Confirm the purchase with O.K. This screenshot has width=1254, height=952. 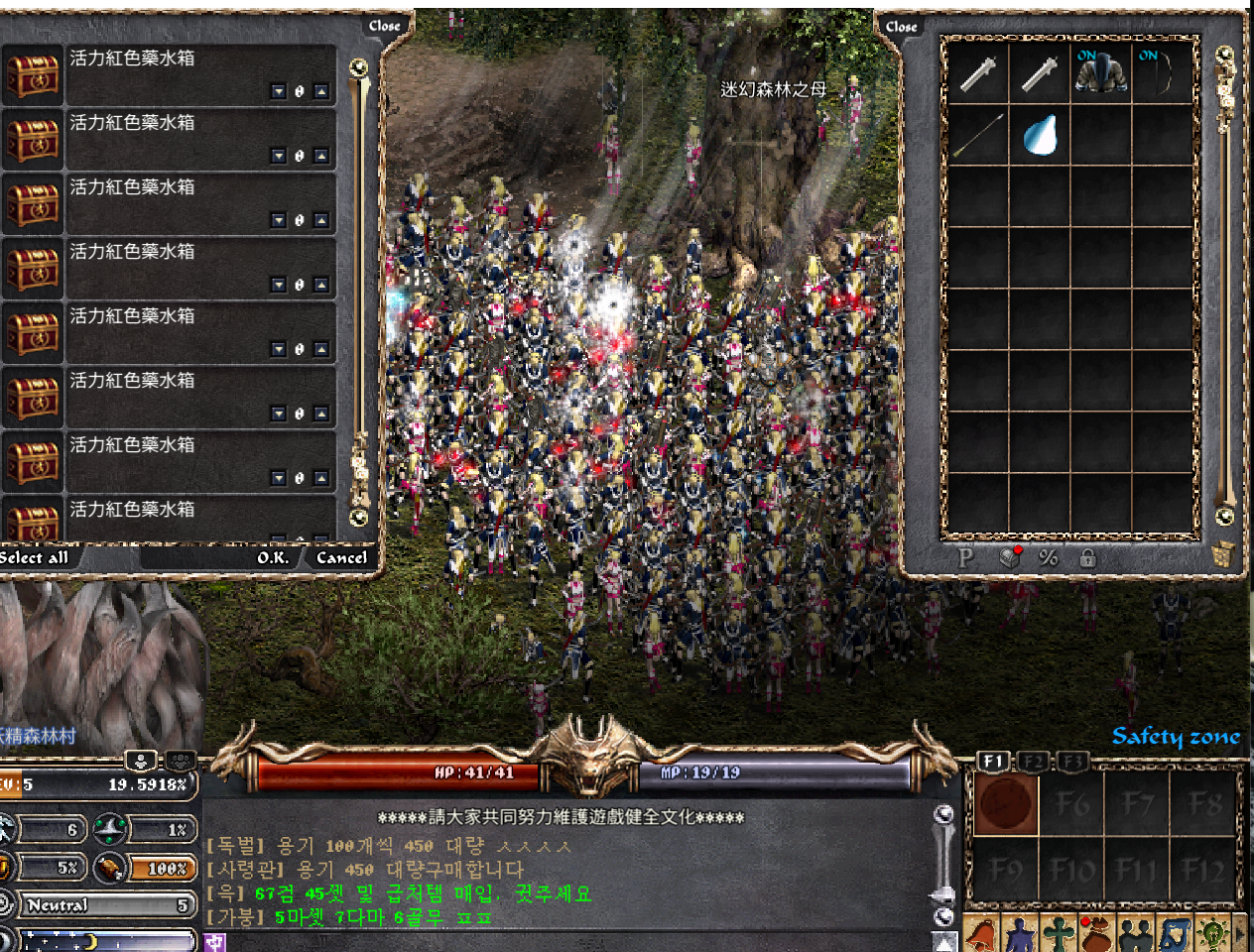(273, 557)
